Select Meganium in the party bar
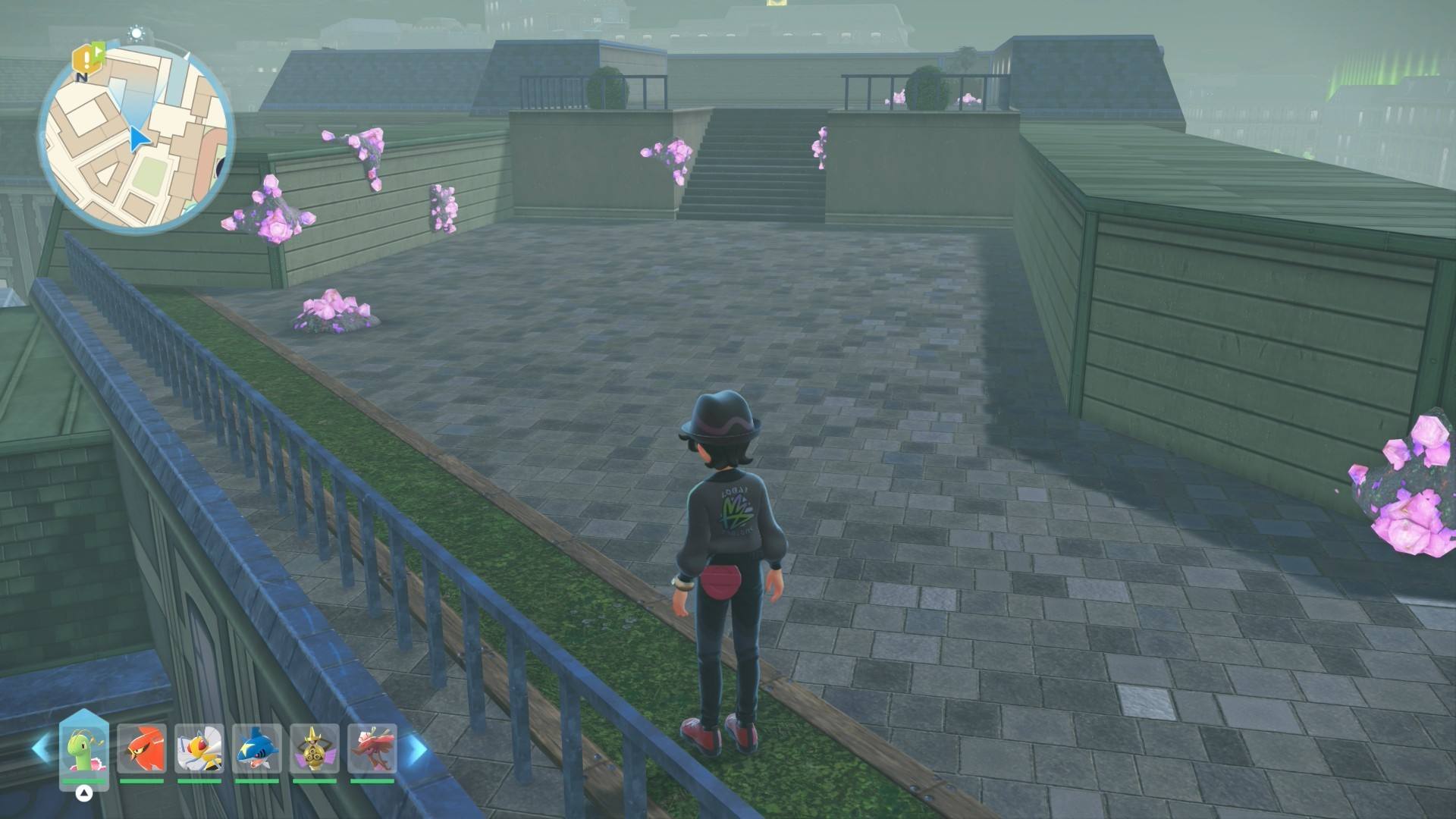Screen dimensions: 1456x819 84,748
